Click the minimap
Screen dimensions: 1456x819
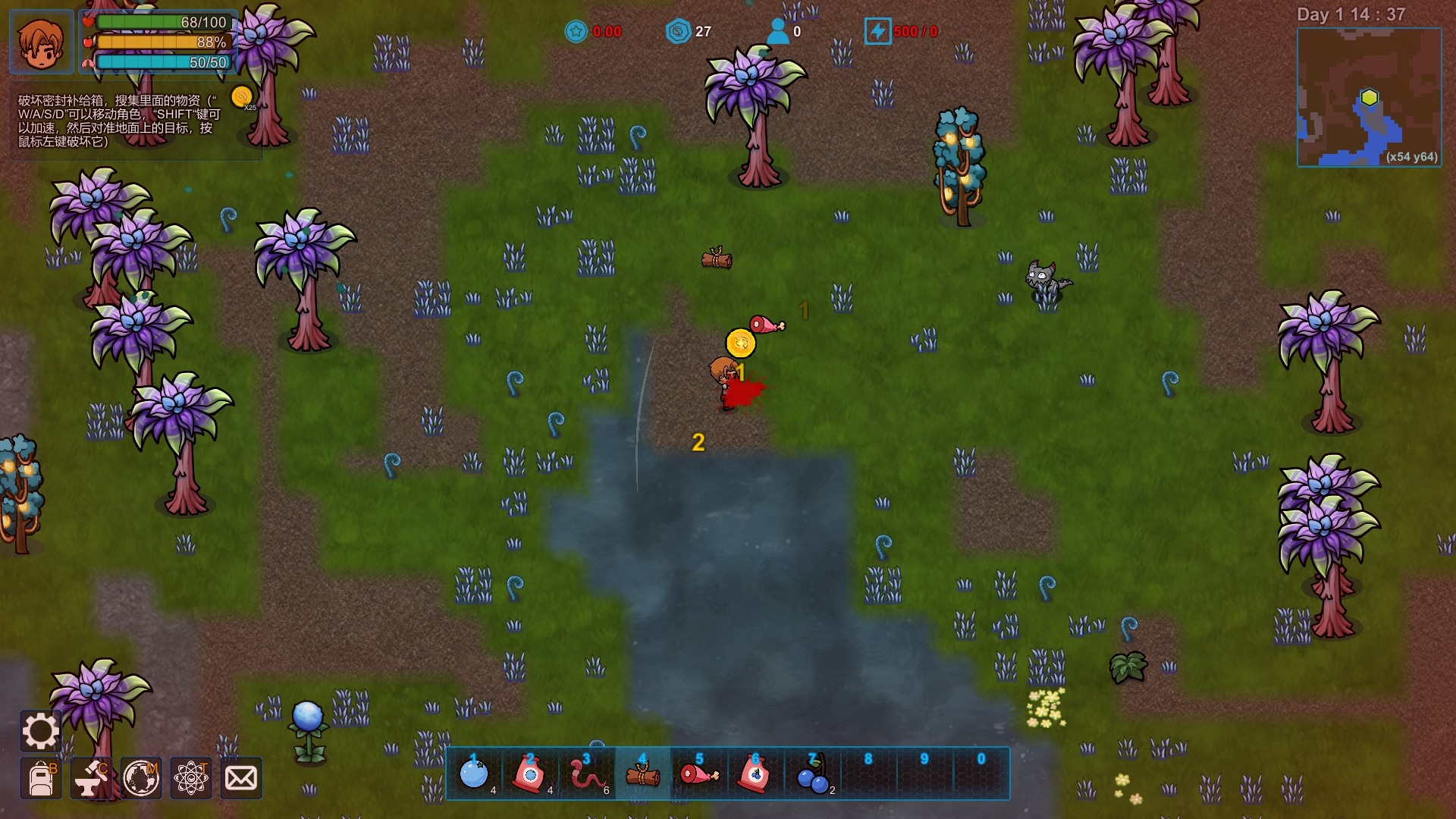coord(1369,97)
